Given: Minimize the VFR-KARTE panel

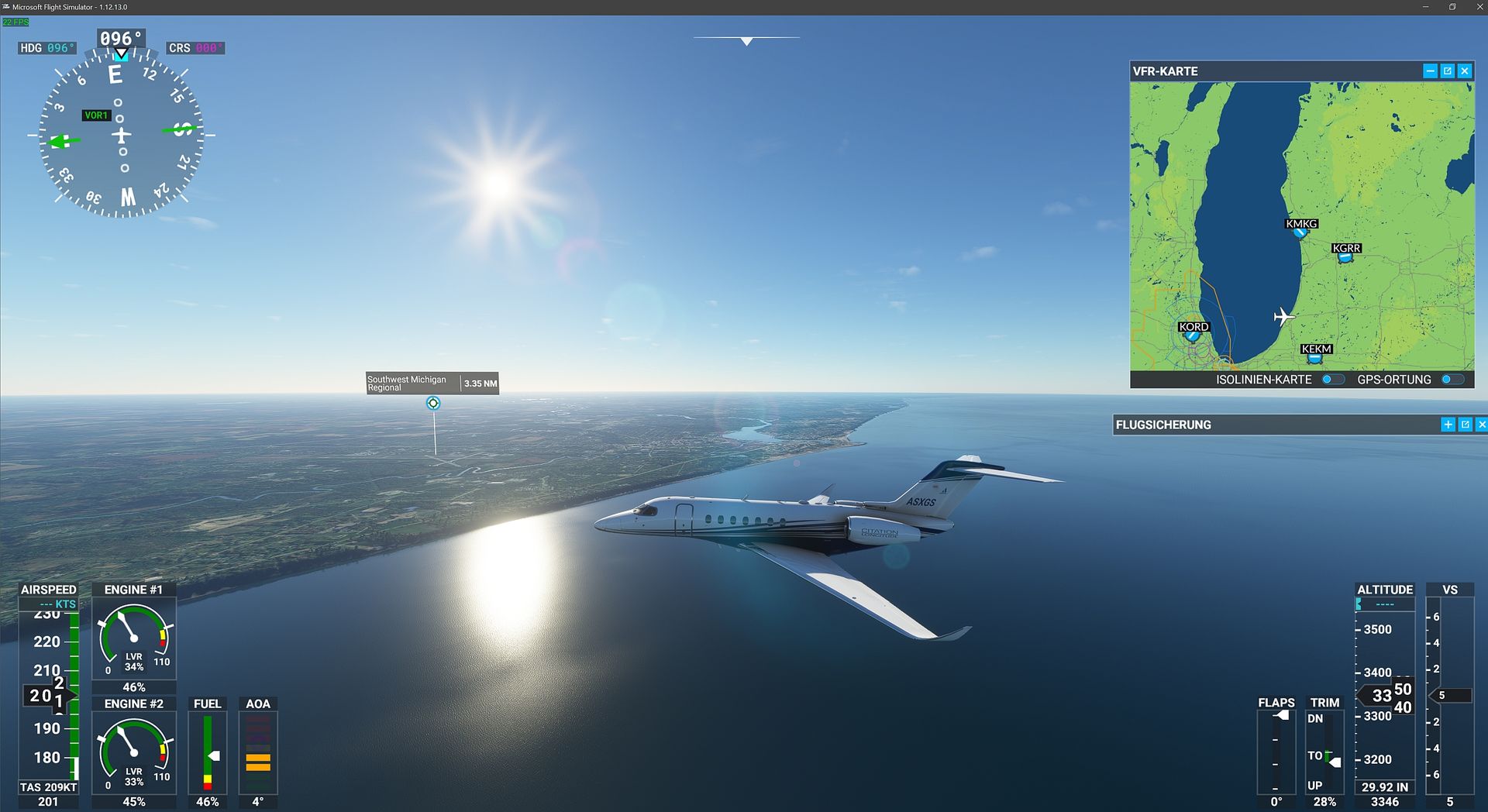Looking at the screenshot, I should click(1430, 71).
